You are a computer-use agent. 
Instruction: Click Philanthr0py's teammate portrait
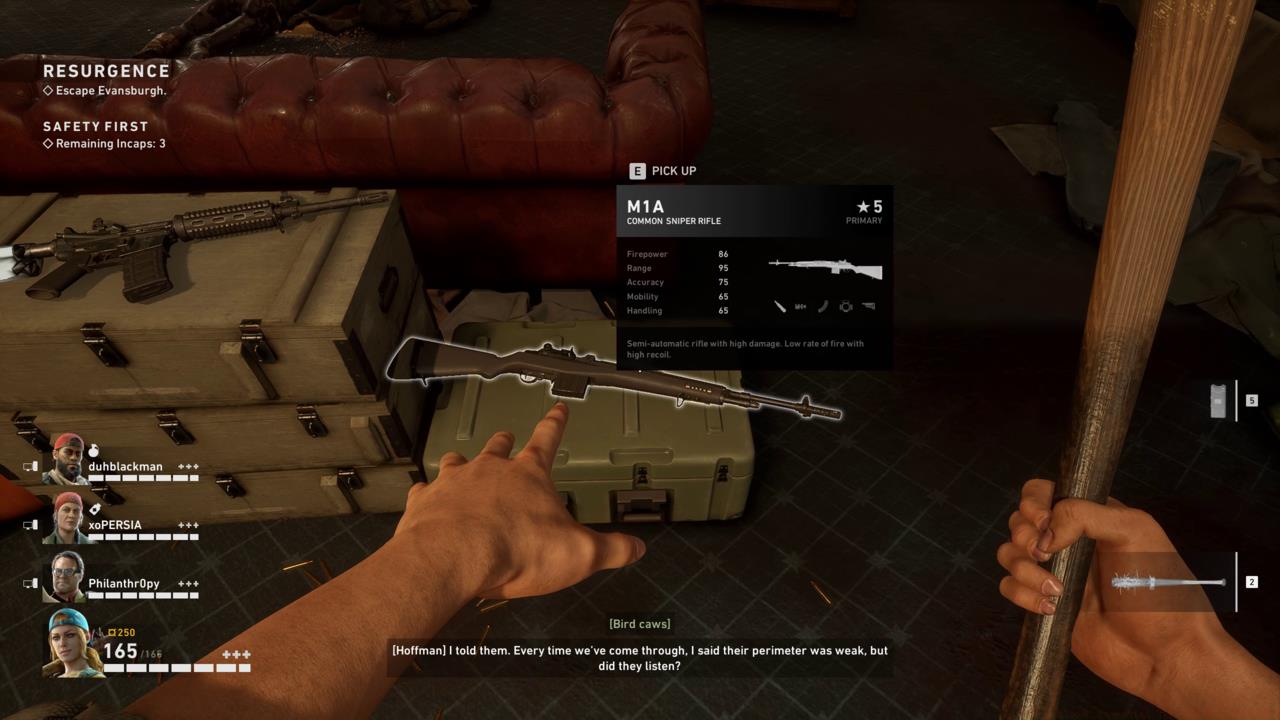coord(67,576)
